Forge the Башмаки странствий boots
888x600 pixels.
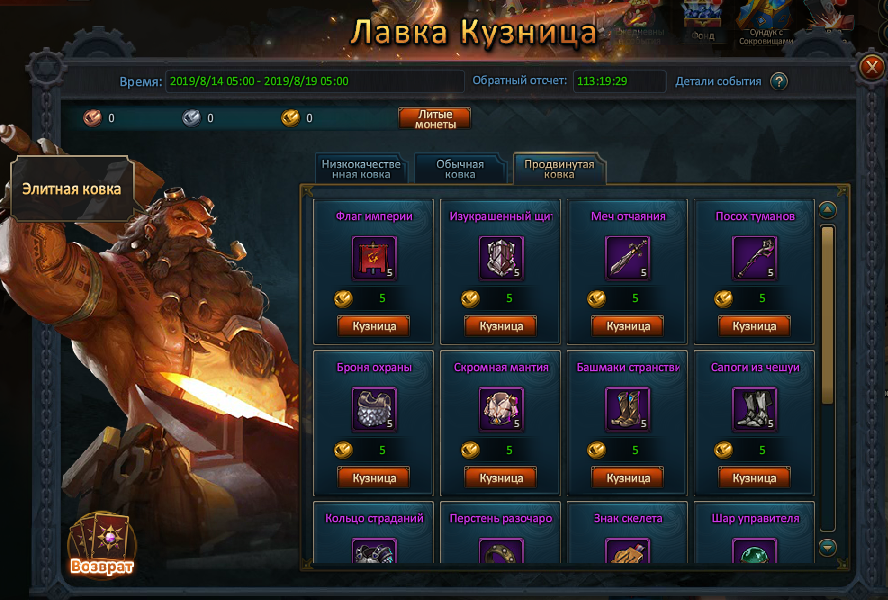coord(628,478)
